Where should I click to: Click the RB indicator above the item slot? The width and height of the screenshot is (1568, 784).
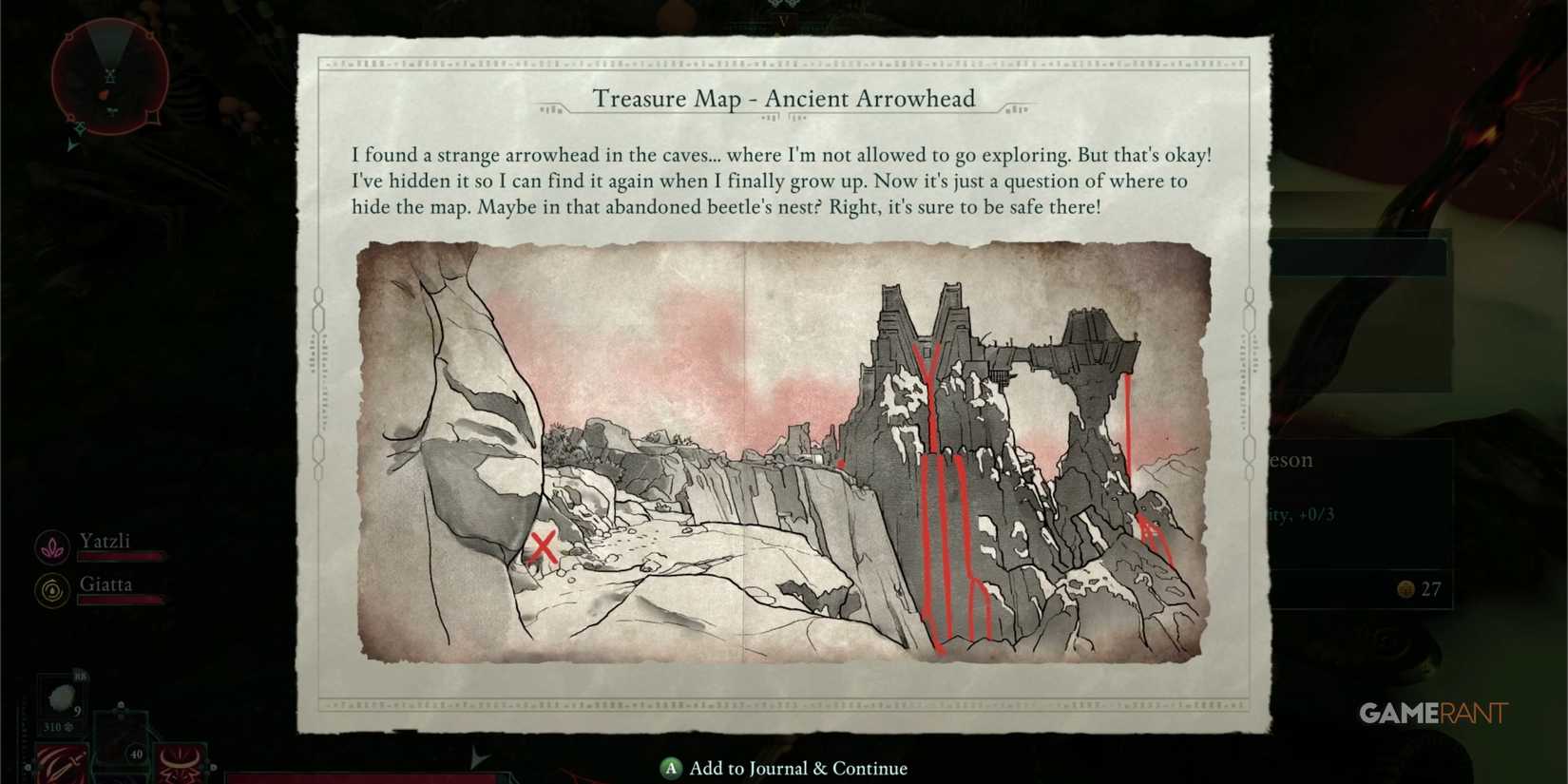(x=80, y=677)
